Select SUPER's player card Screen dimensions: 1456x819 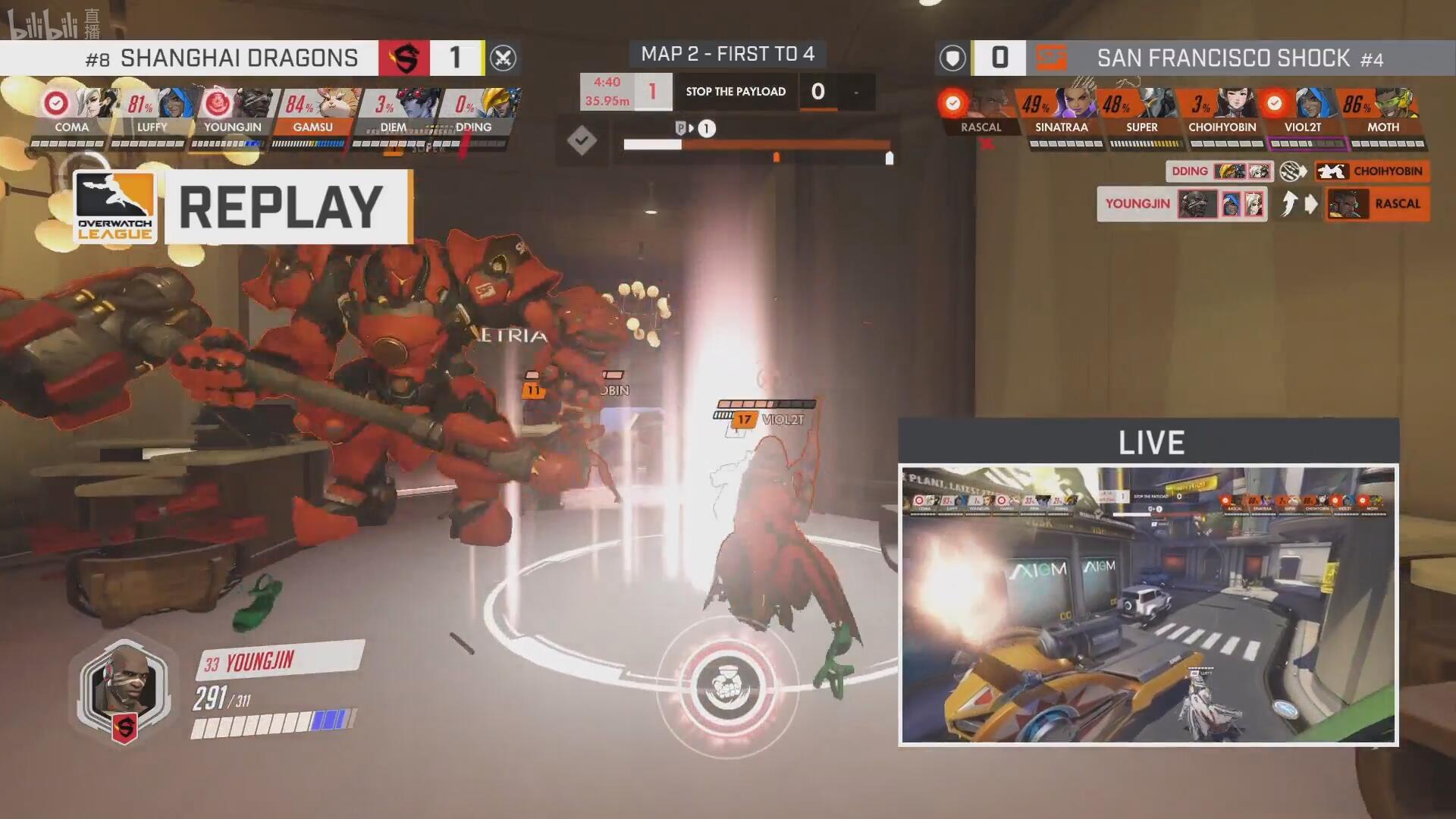(x=1141, y=114)
